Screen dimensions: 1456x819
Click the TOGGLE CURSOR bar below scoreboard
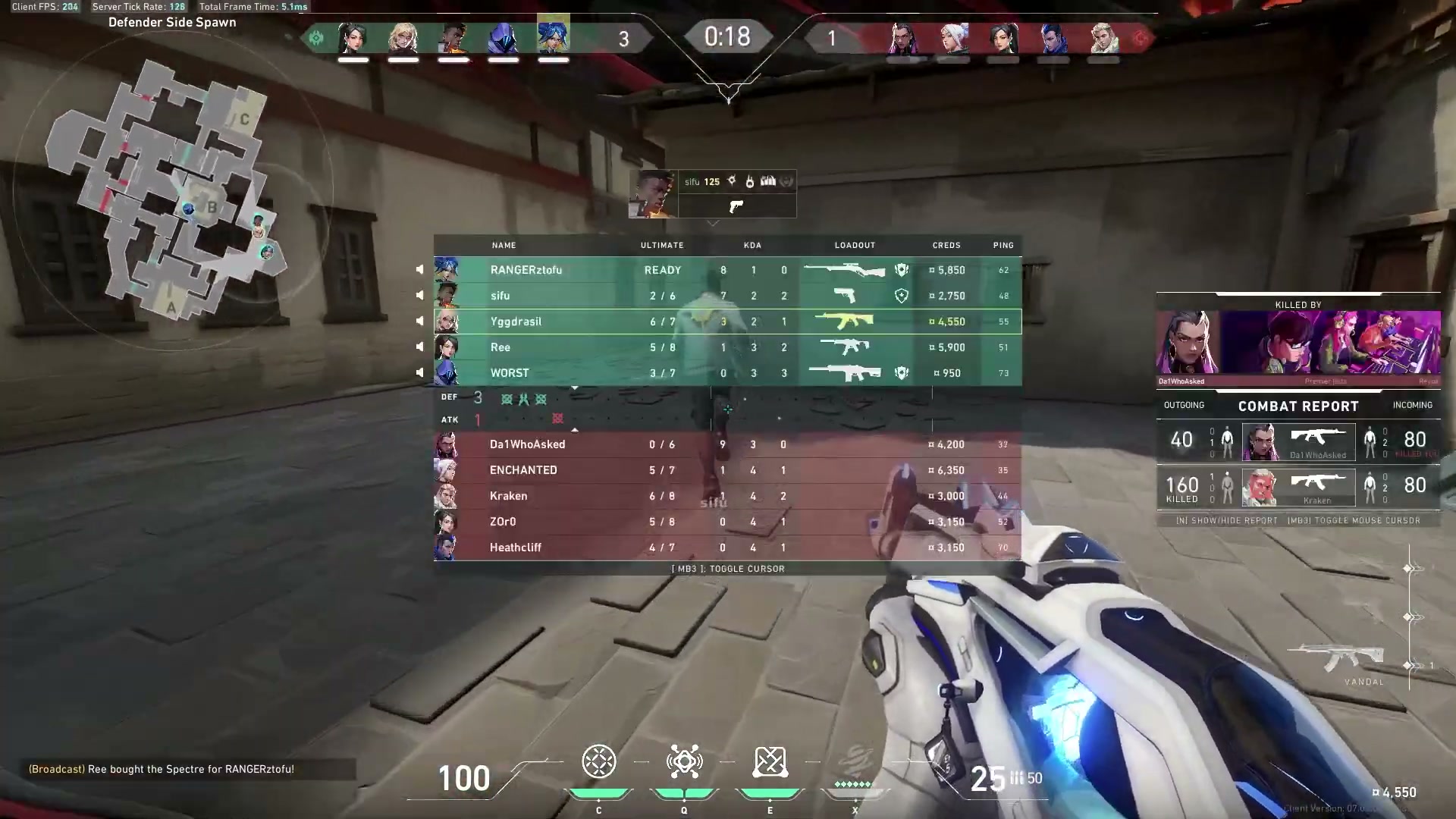tap(728, 568)
